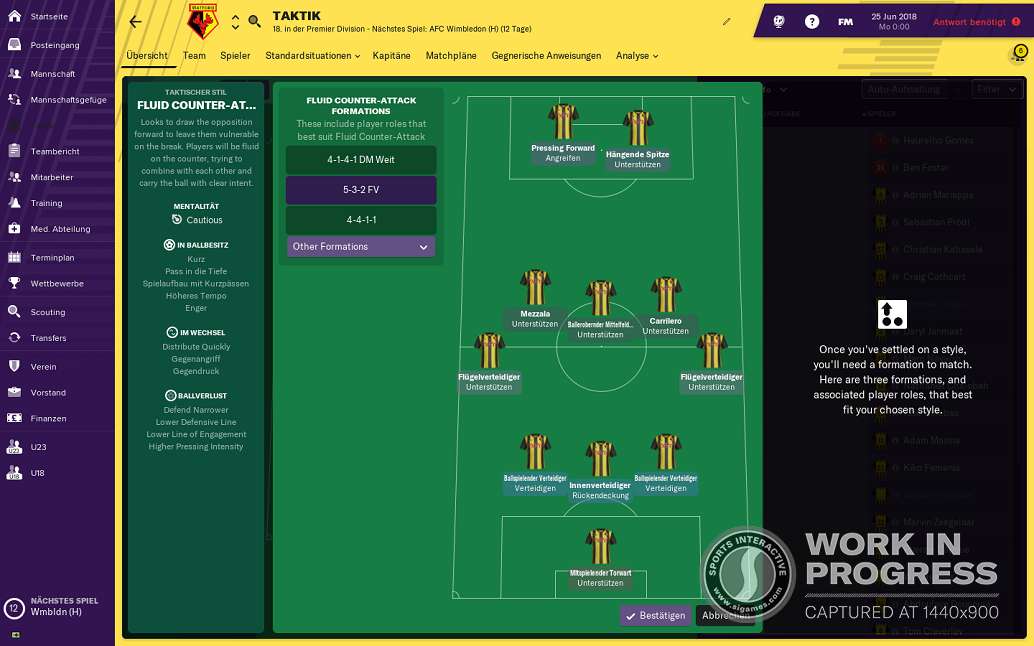Go to the Mannschaft screen
Screen dimensions: 1034x646
(x=53, y=73)
